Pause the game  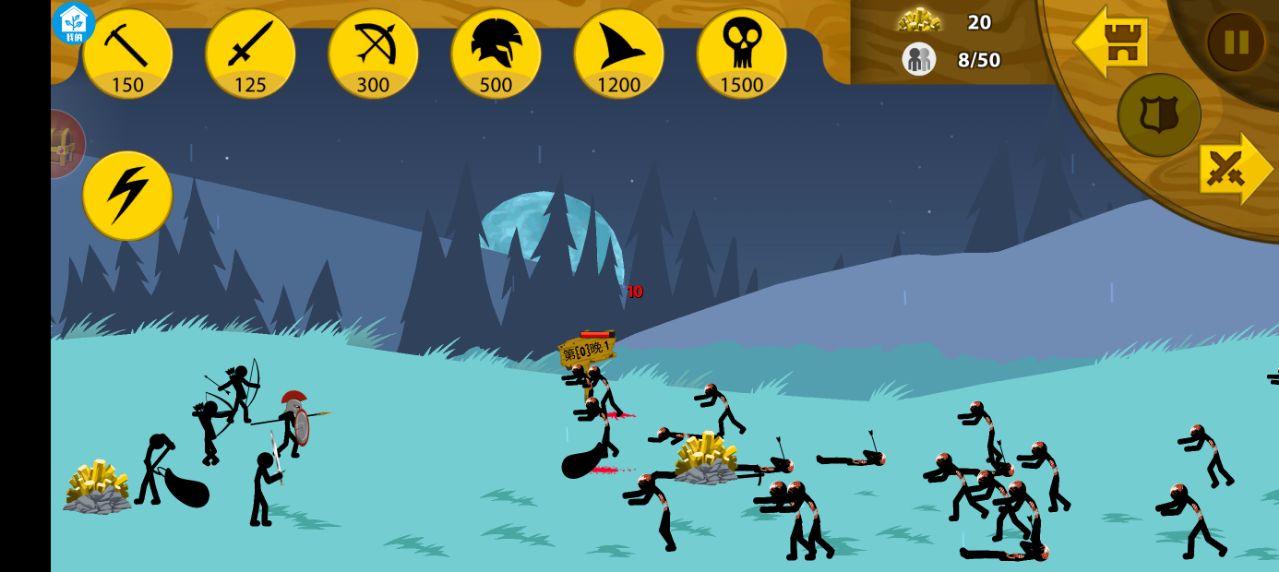pos(1236,42)
